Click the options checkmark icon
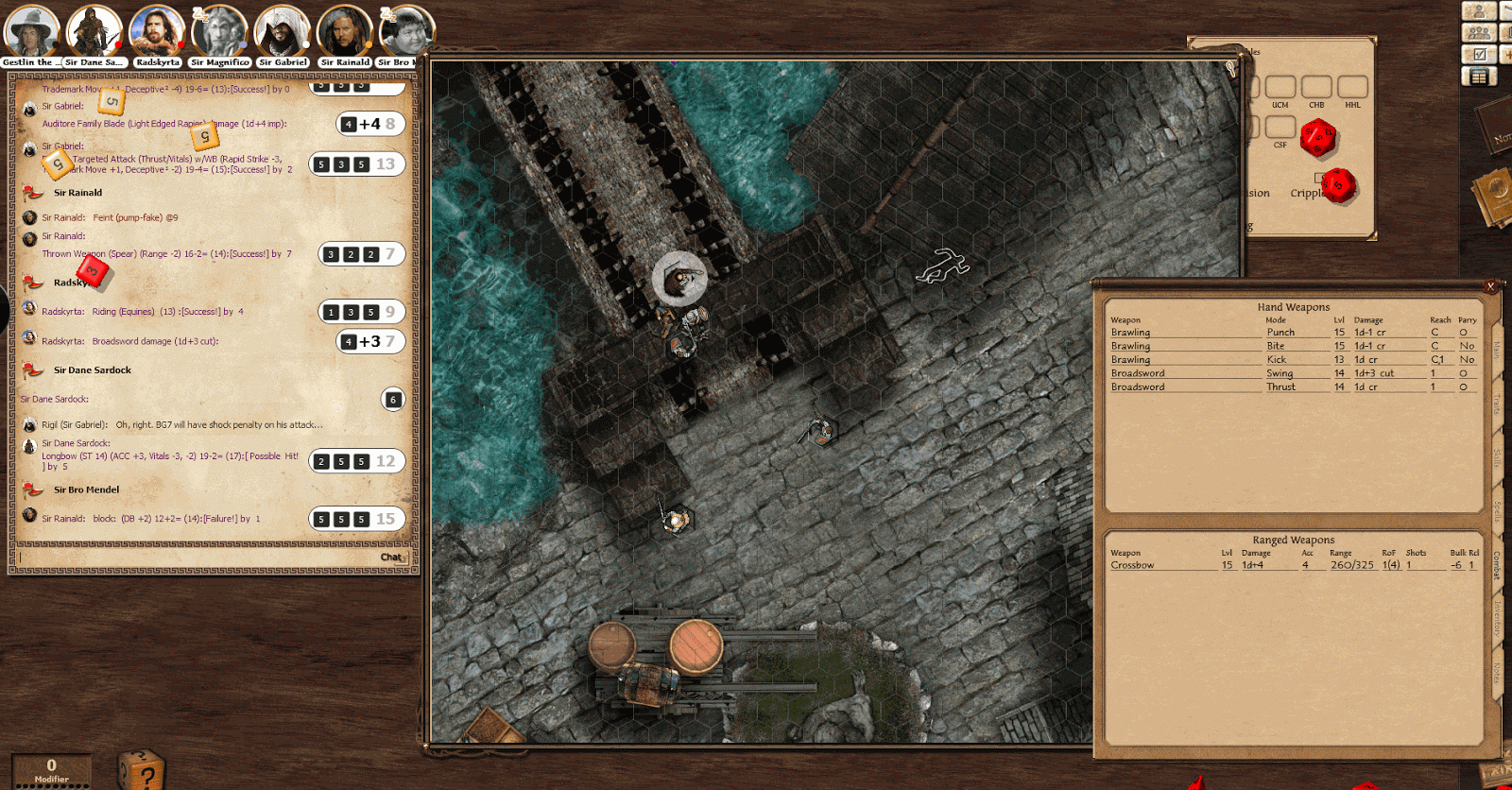The height and width of the screenshot is (790, 1512). [1480, 53]
